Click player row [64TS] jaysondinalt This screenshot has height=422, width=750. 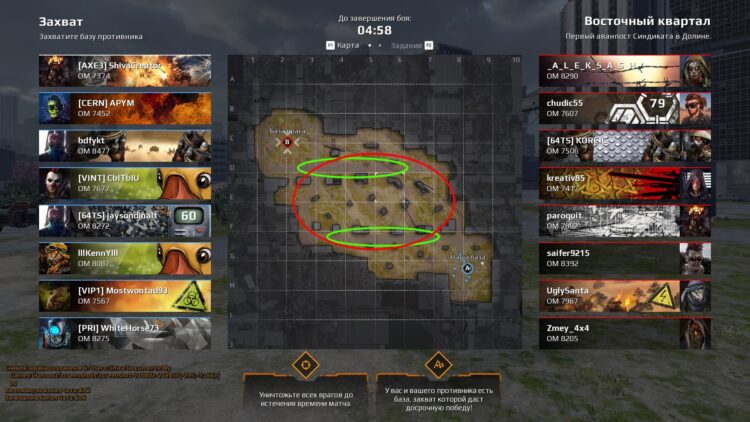[x=125, y=221]
